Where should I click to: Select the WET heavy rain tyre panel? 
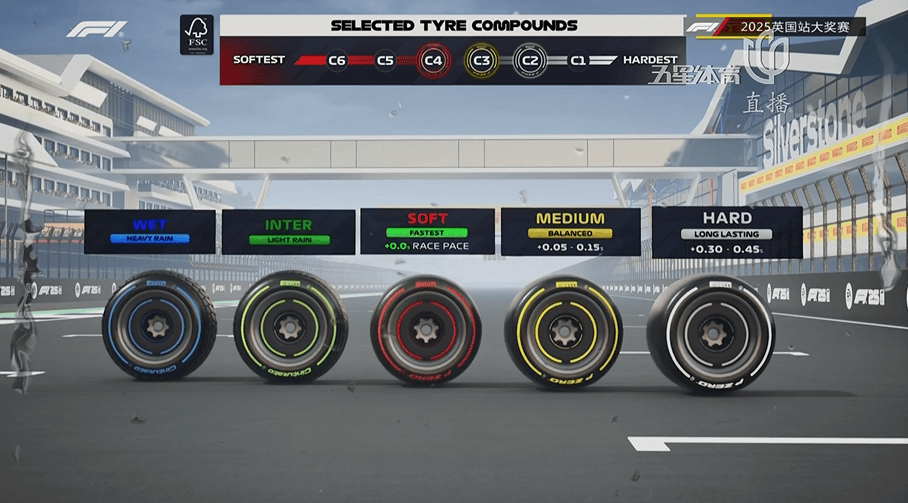click(x=150, y=230)
